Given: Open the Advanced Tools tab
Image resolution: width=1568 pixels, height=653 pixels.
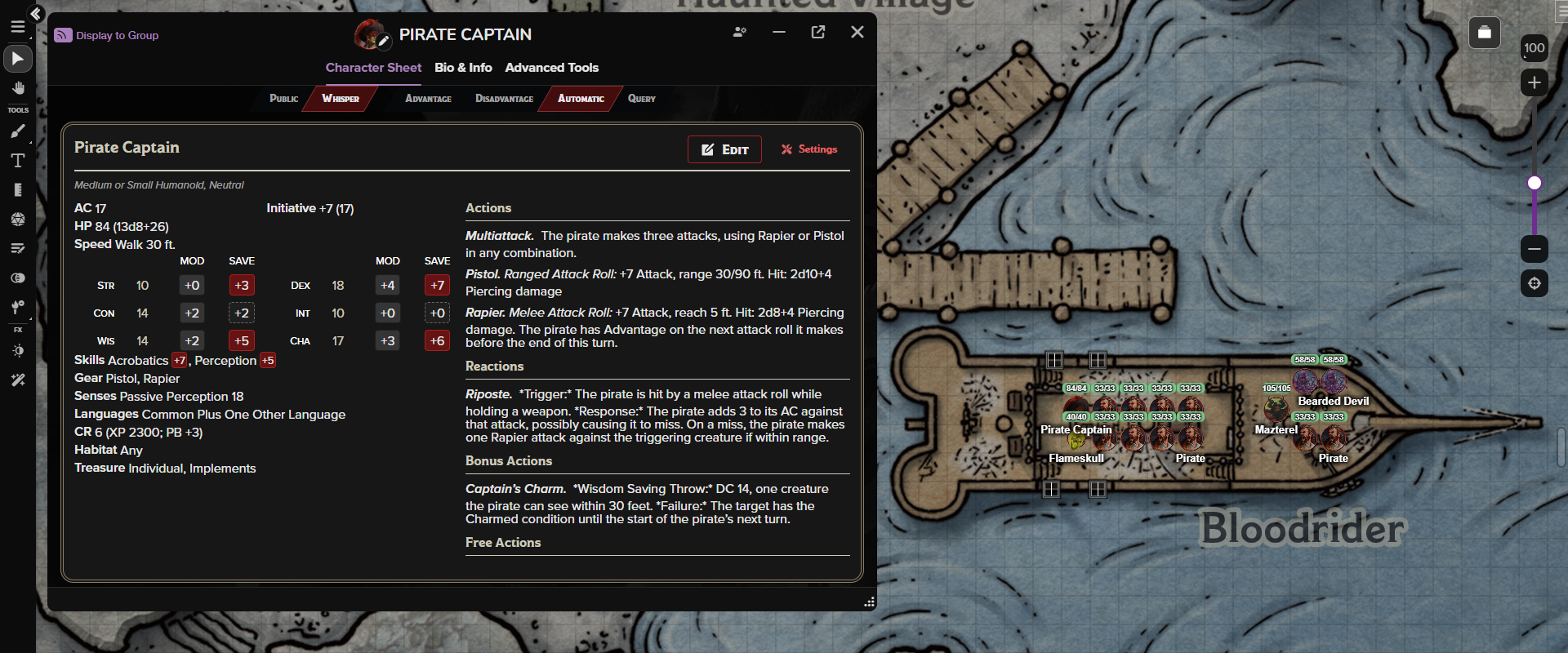Looking at the screenshot, I should [552, 68].
